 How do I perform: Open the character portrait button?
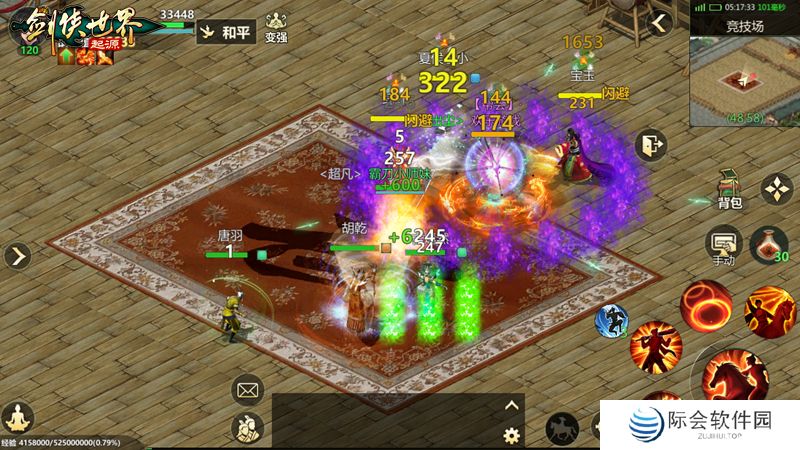pyautogui.click(x=247, y=428)
